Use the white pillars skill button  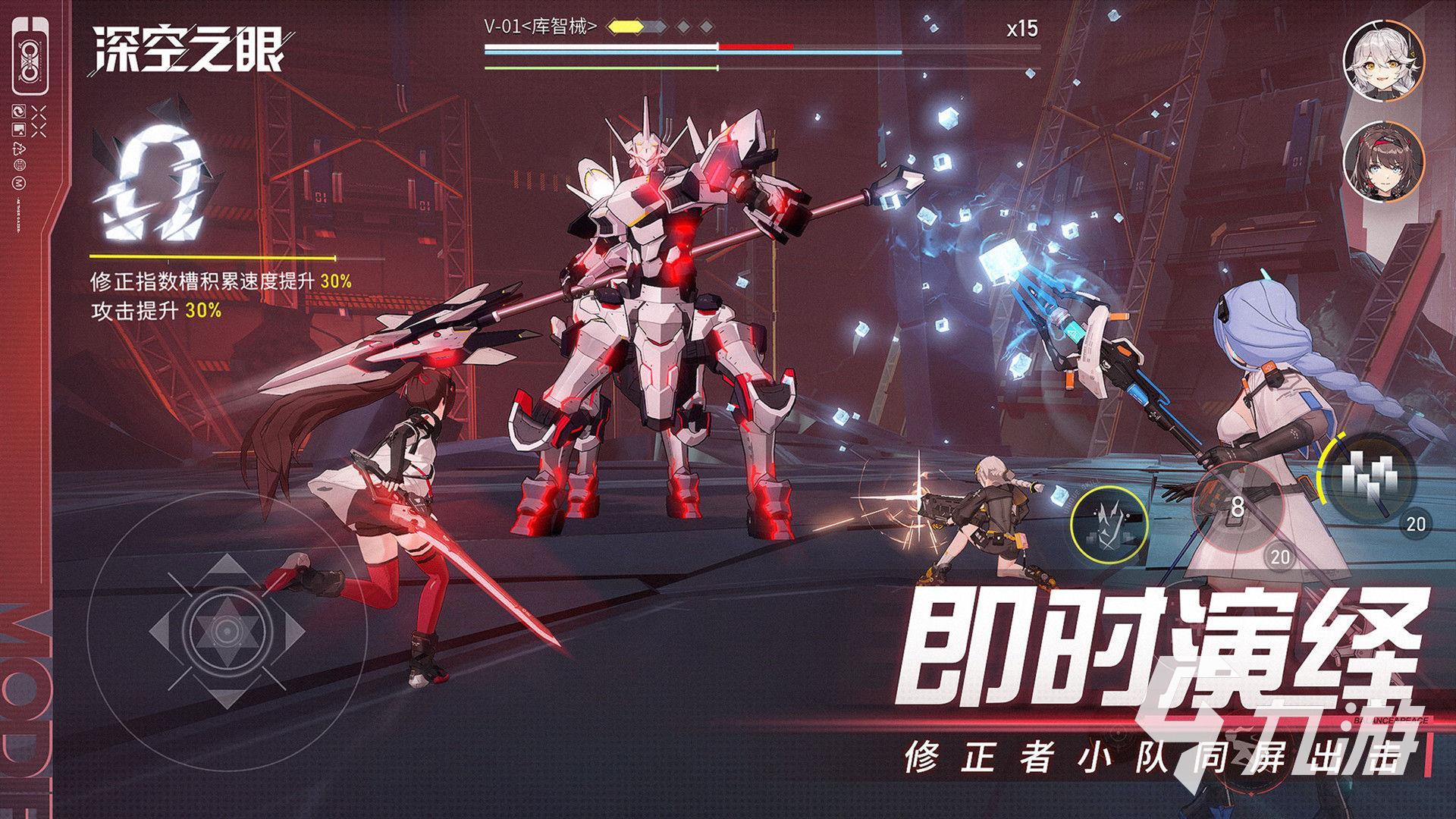click(x=1368, y=475)
